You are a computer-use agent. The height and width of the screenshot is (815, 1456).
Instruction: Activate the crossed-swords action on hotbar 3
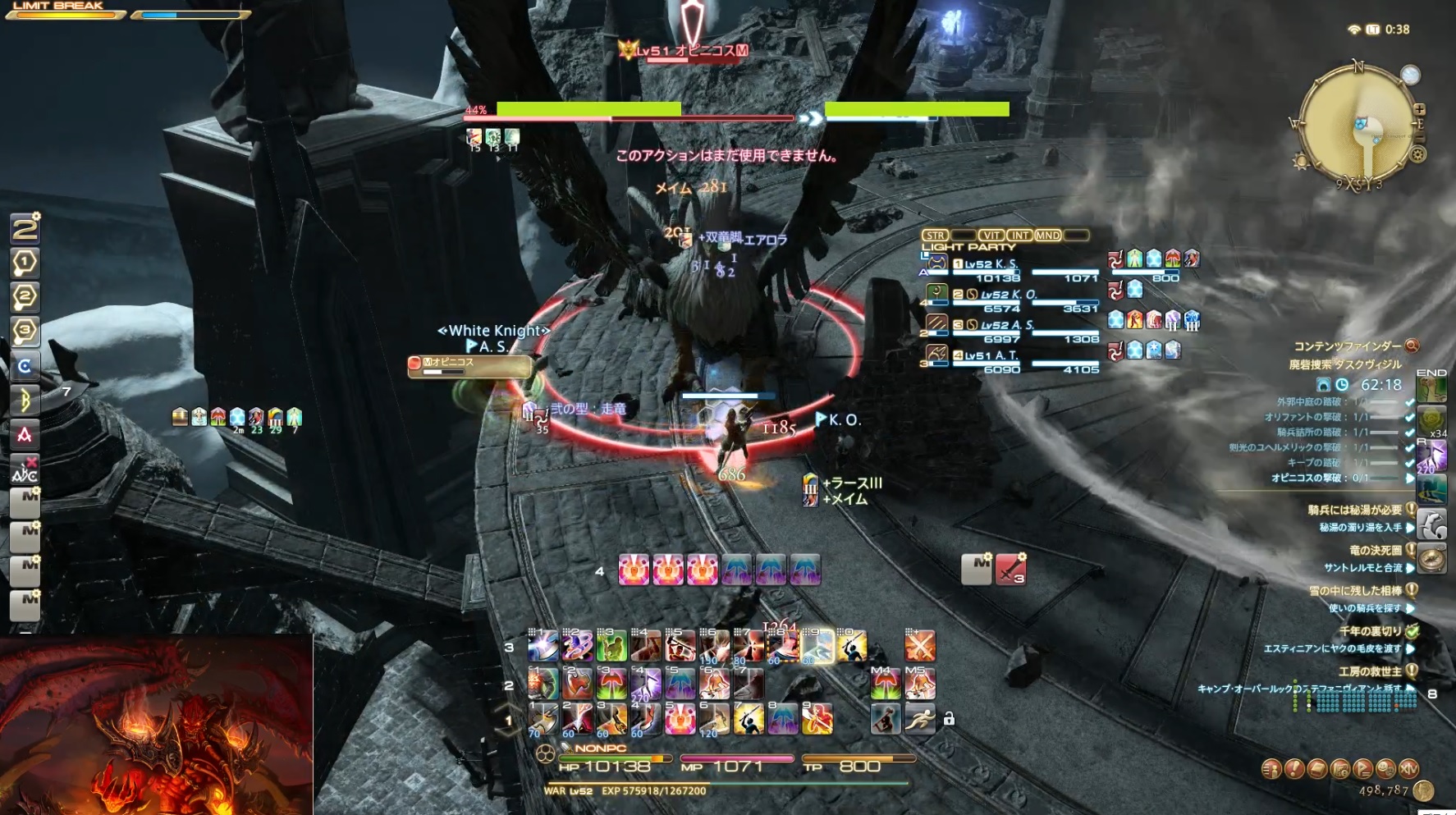[x=919, y=647]
